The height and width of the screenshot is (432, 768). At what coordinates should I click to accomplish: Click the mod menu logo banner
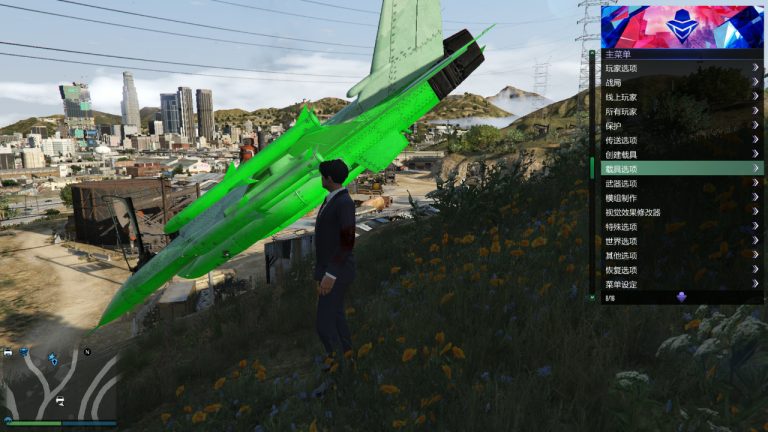pyautogui.click(x=682, y=27)
